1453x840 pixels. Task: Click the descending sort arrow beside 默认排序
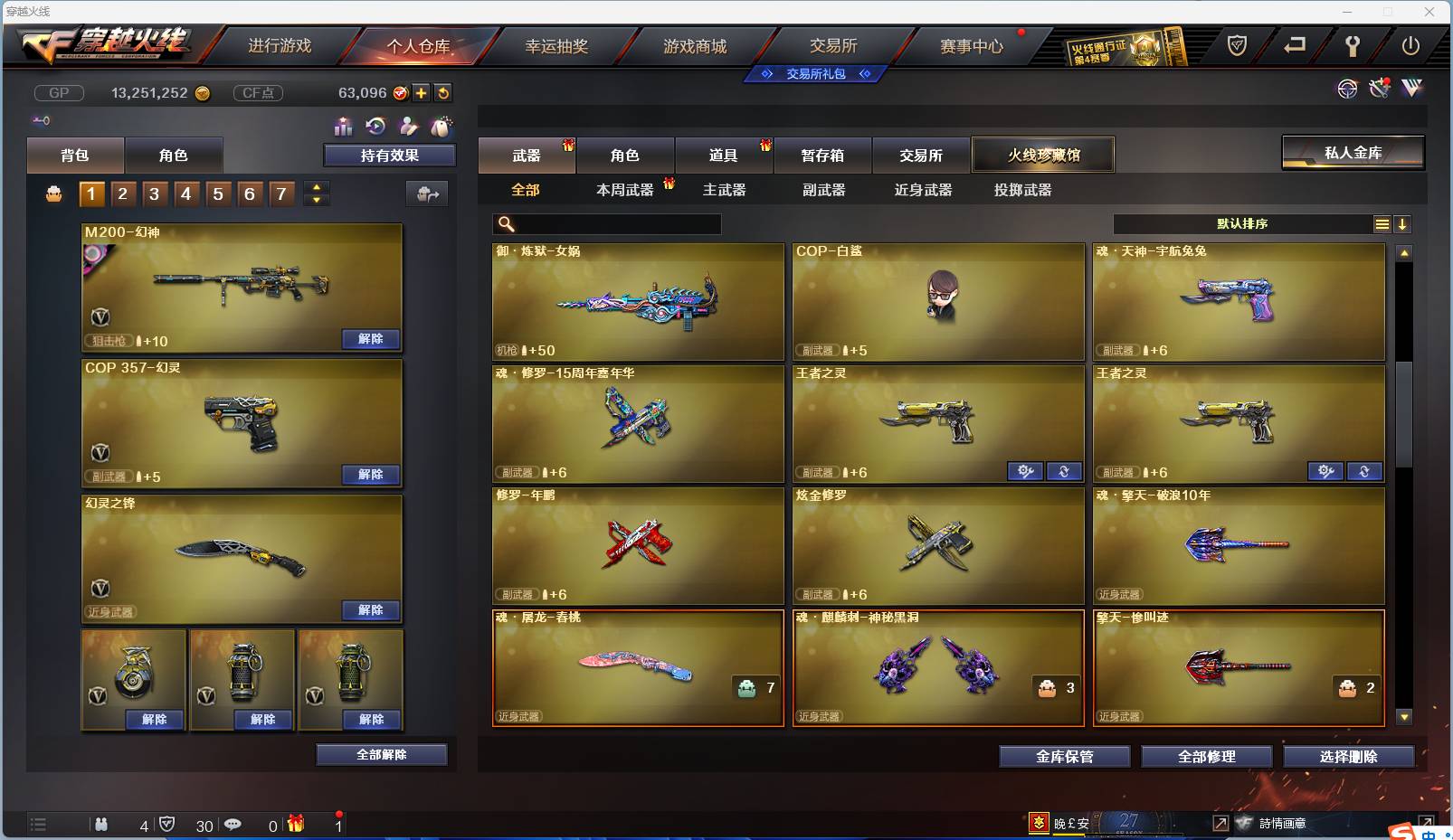(1404, 223)
